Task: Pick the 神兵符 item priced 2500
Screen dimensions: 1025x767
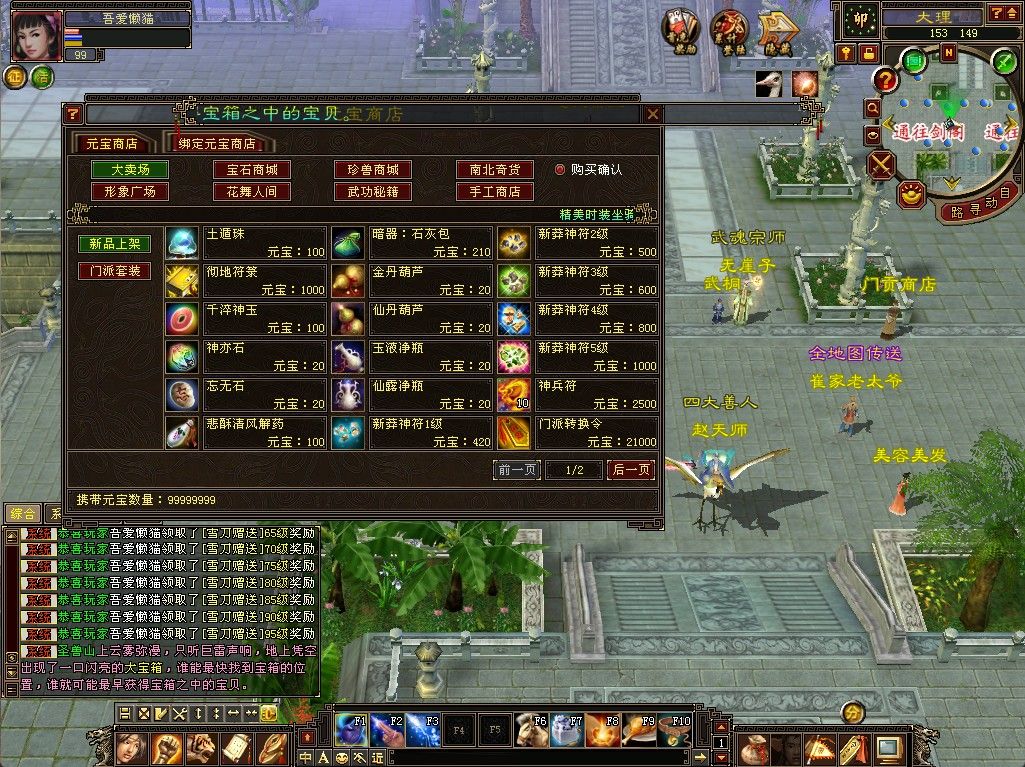Action: [579, 393]
